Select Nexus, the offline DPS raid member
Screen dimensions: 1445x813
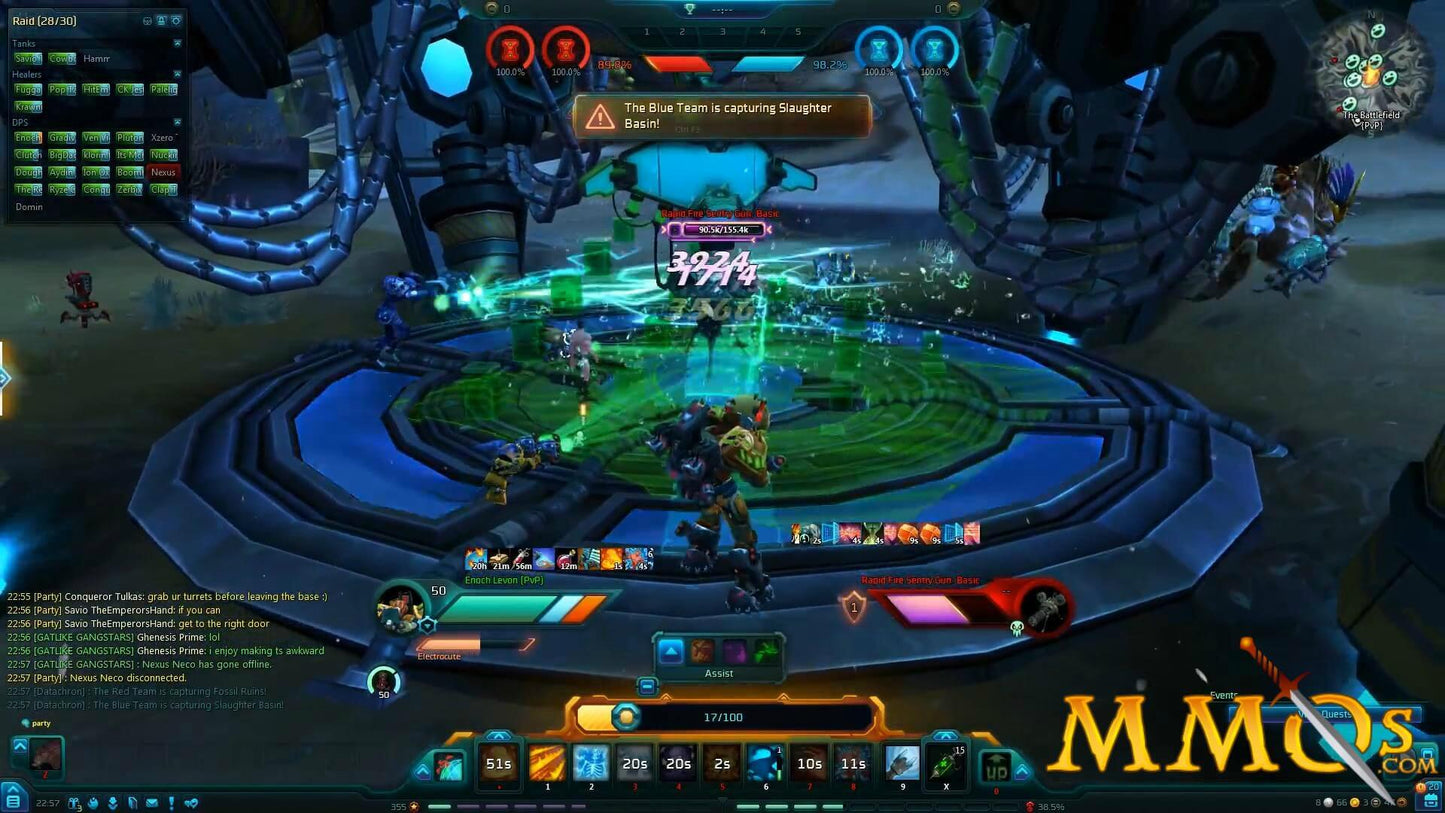(x=163, y=172)
